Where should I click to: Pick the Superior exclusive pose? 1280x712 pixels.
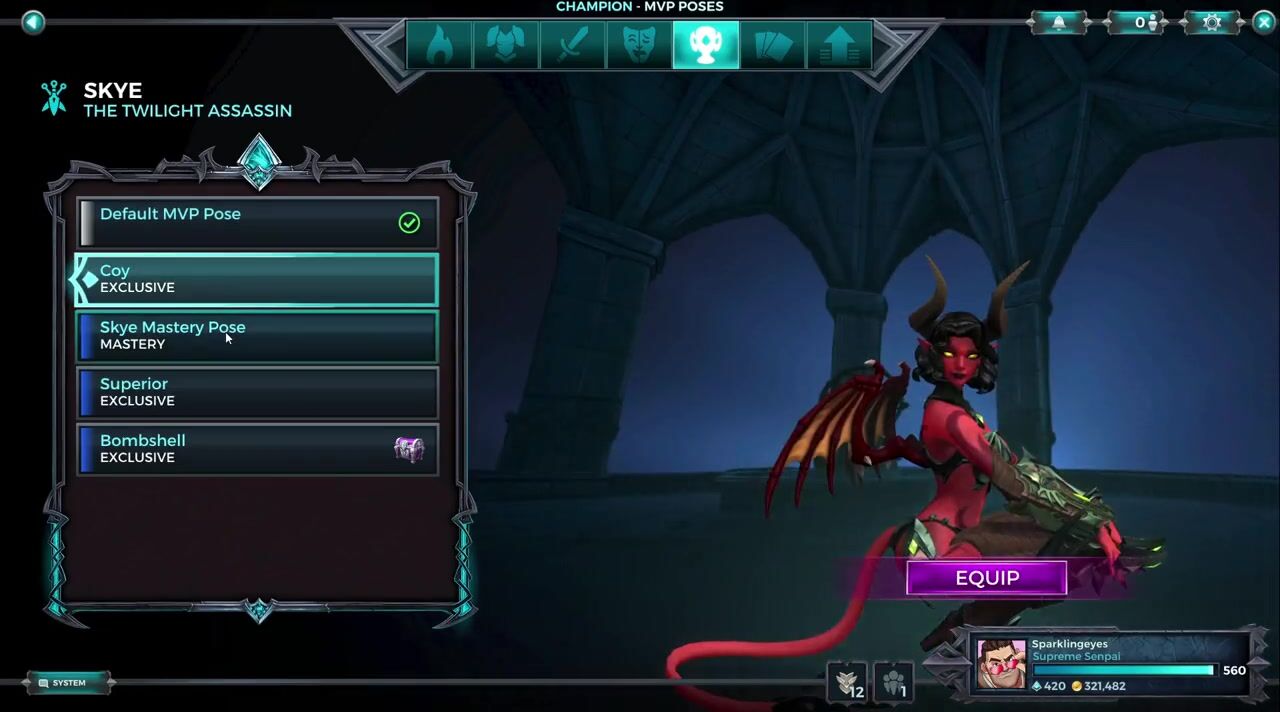point(257,392)
